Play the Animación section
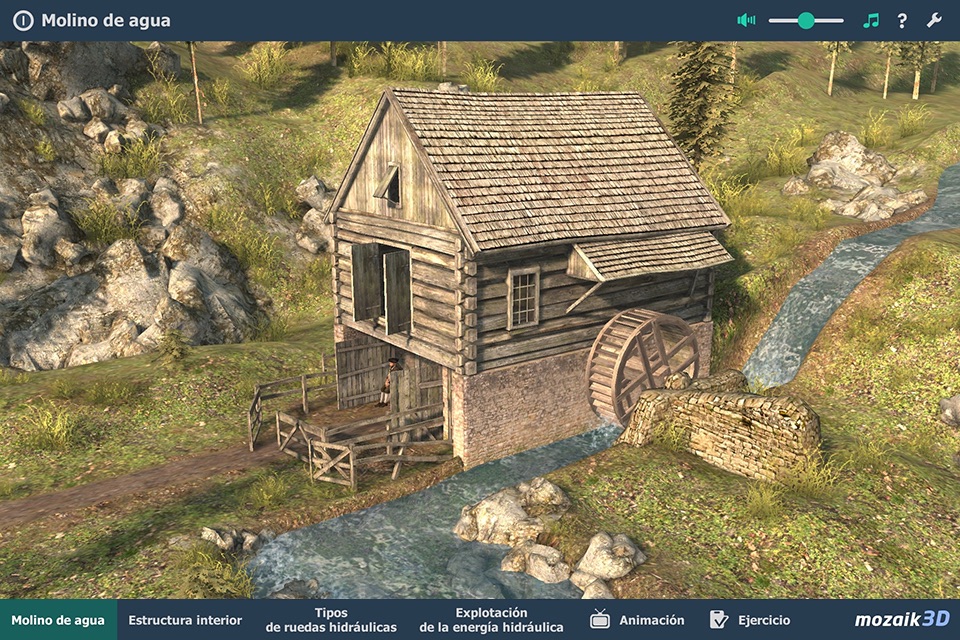 click(637, 620)
